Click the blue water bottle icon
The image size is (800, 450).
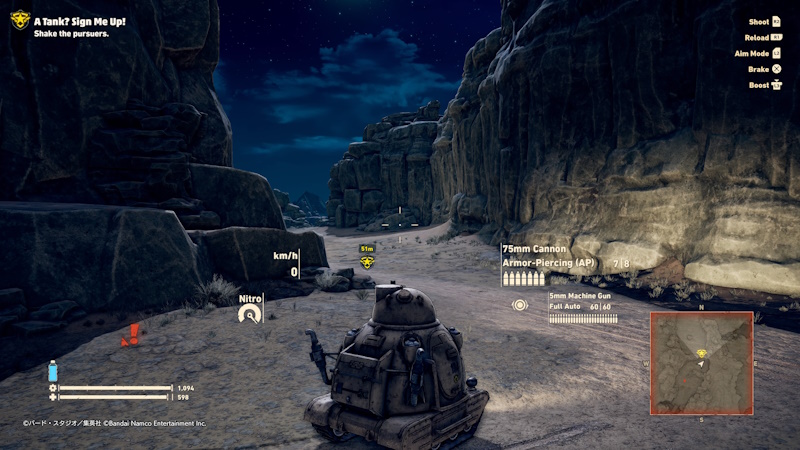(53, 370)
